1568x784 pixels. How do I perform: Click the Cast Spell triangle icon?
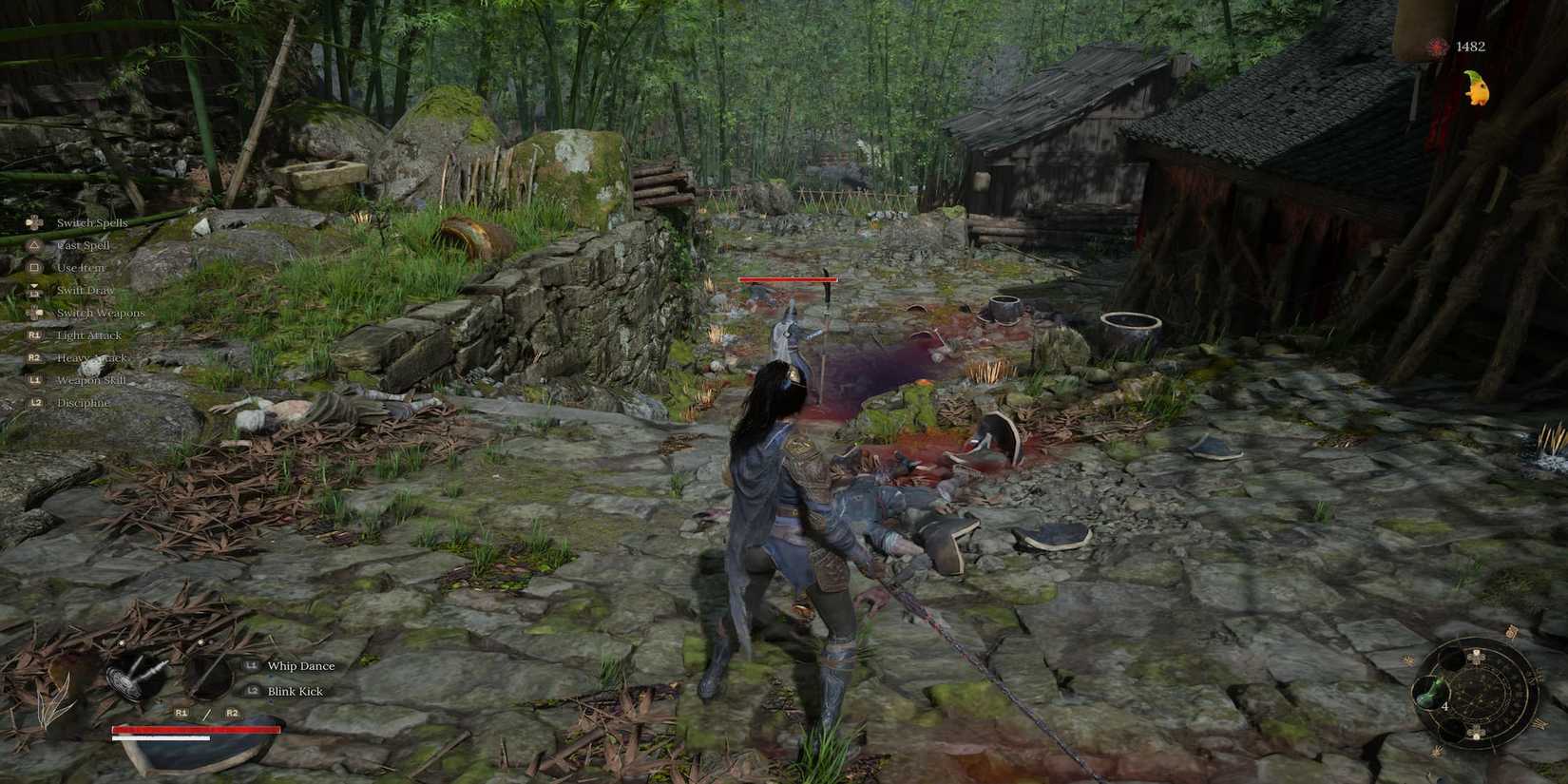[35, 244]
